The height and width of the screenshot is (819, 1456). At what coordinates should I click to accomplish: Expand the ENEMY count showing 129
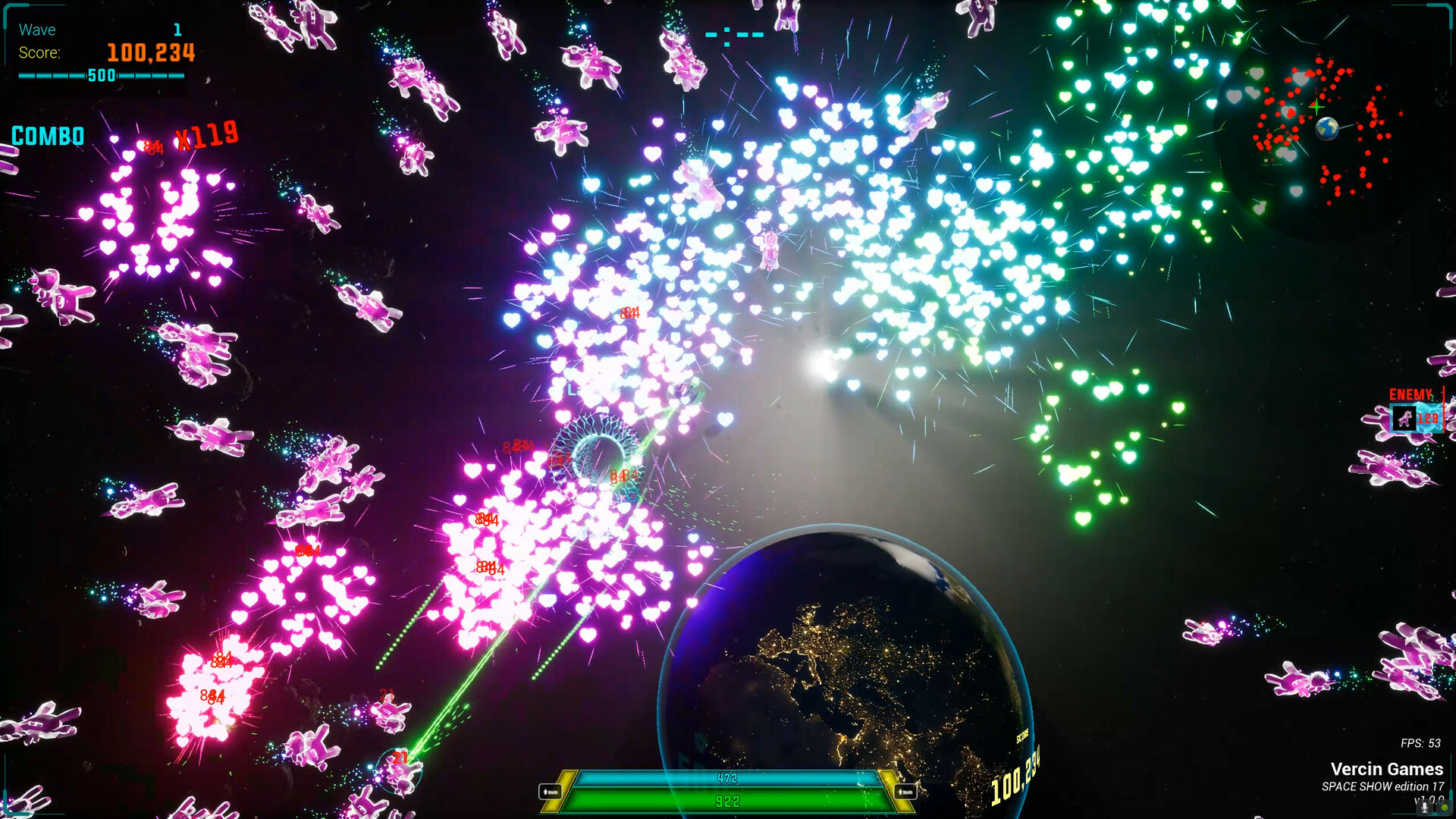pyautogui.click(x=1428, y=418)
